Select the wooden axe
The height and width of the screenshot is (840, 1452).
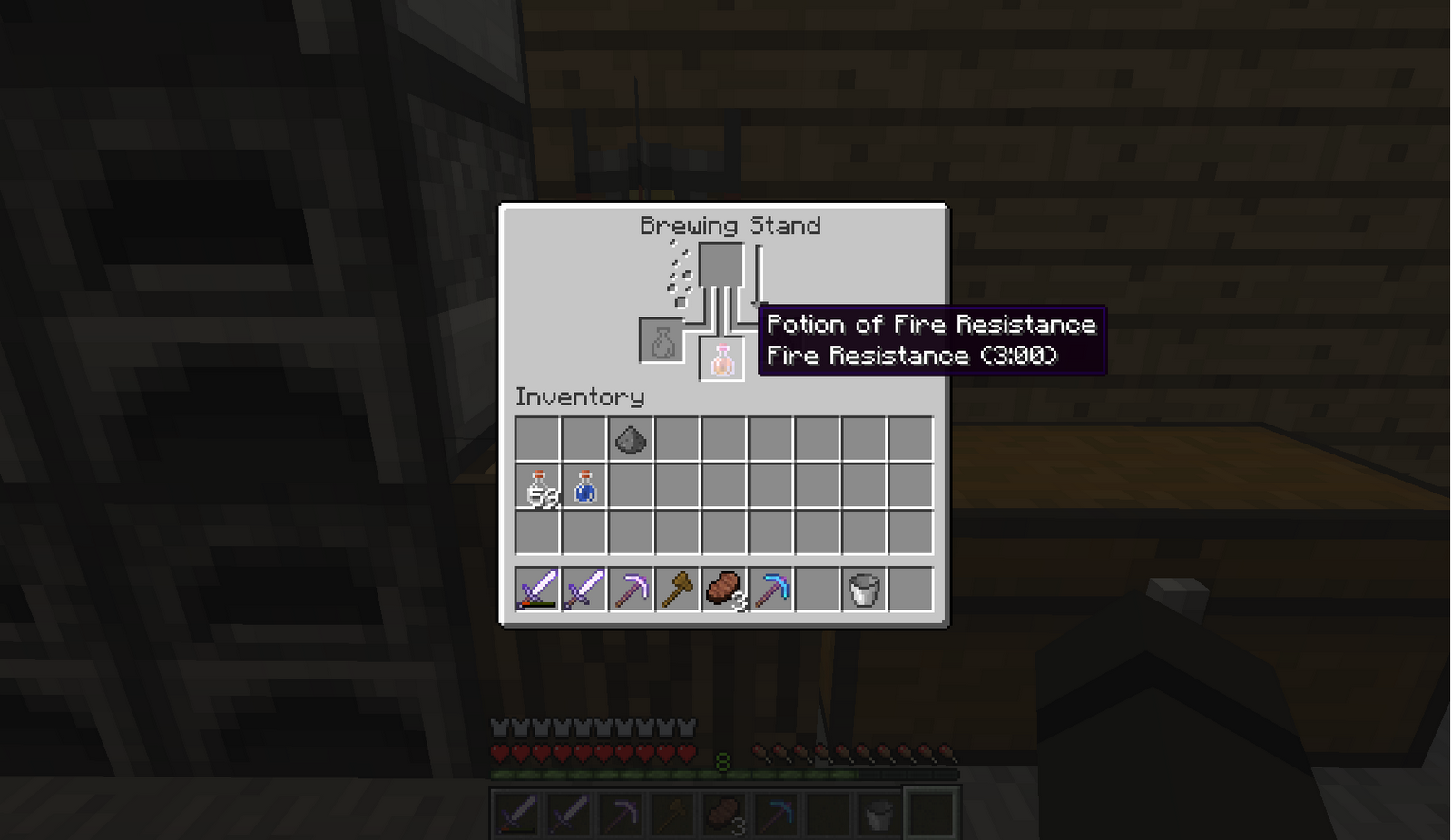pyautogui.click(x=677, y=590)
